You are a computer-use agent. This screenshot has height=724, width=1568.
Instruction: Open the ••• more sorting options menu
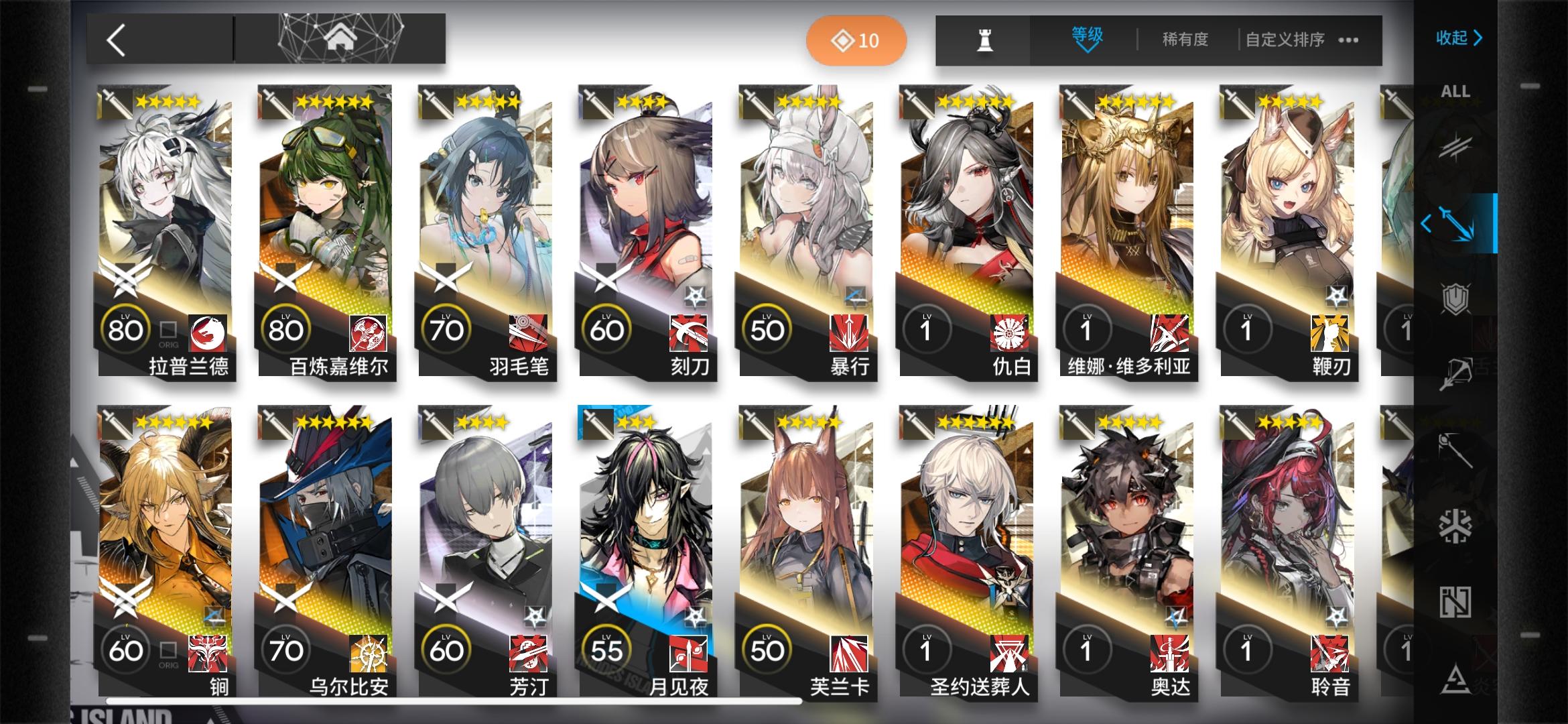tap(1348, 40)
